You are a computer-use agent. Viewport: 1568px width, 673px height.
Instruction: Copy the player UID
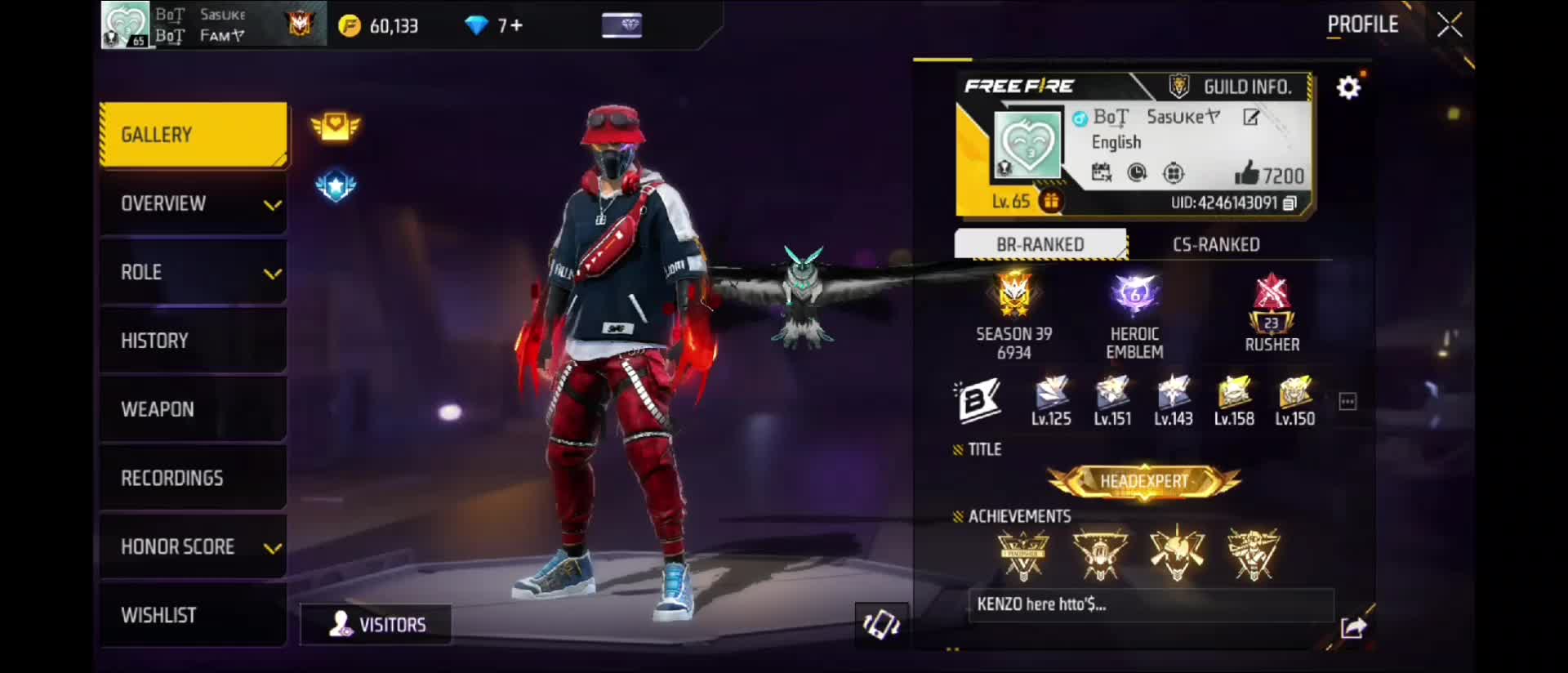pos(1290,203)
